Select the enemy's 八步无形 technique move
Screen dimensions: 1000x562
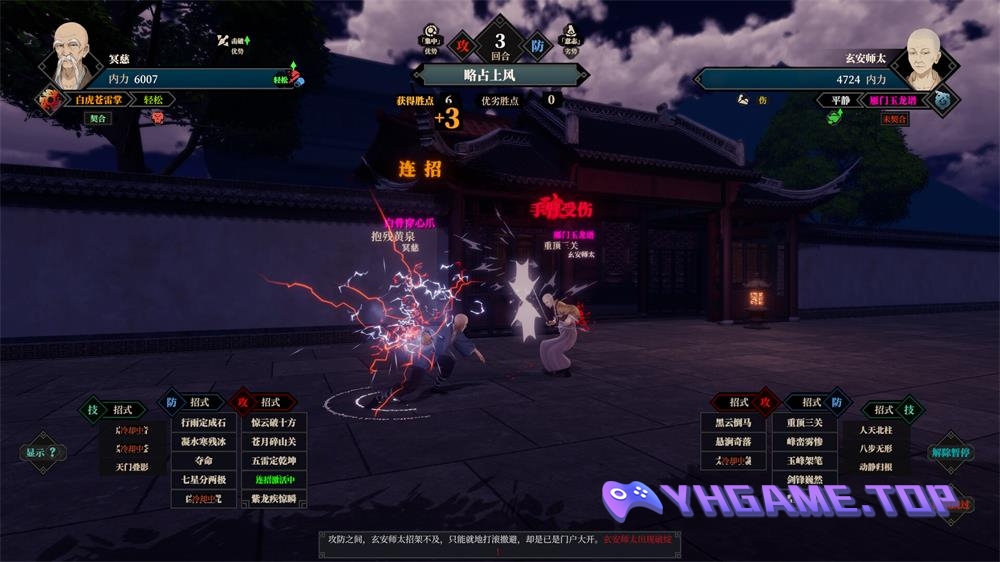[x=875, y=449]
